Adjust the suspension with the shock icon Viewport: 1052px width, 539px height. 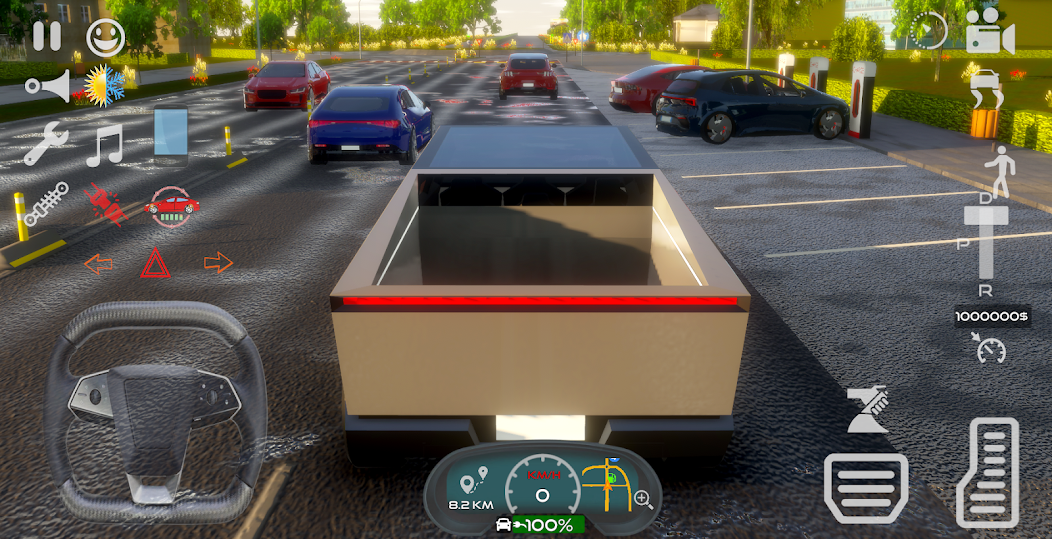click(46, 203)
